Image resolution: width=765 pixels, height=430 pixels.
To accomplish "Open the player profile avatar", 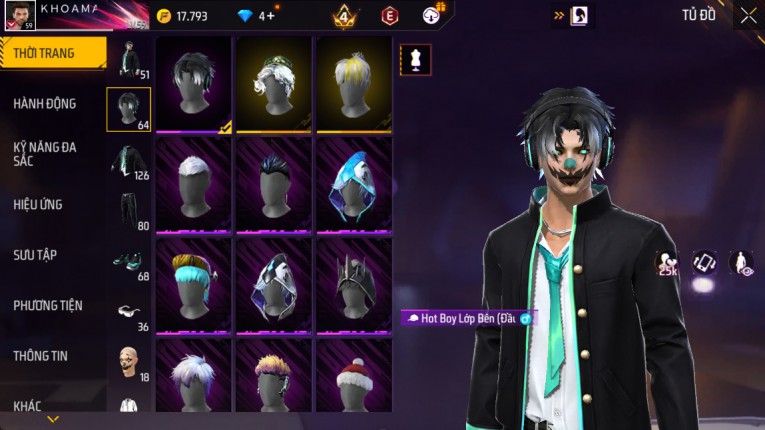I will coord(19,15).
